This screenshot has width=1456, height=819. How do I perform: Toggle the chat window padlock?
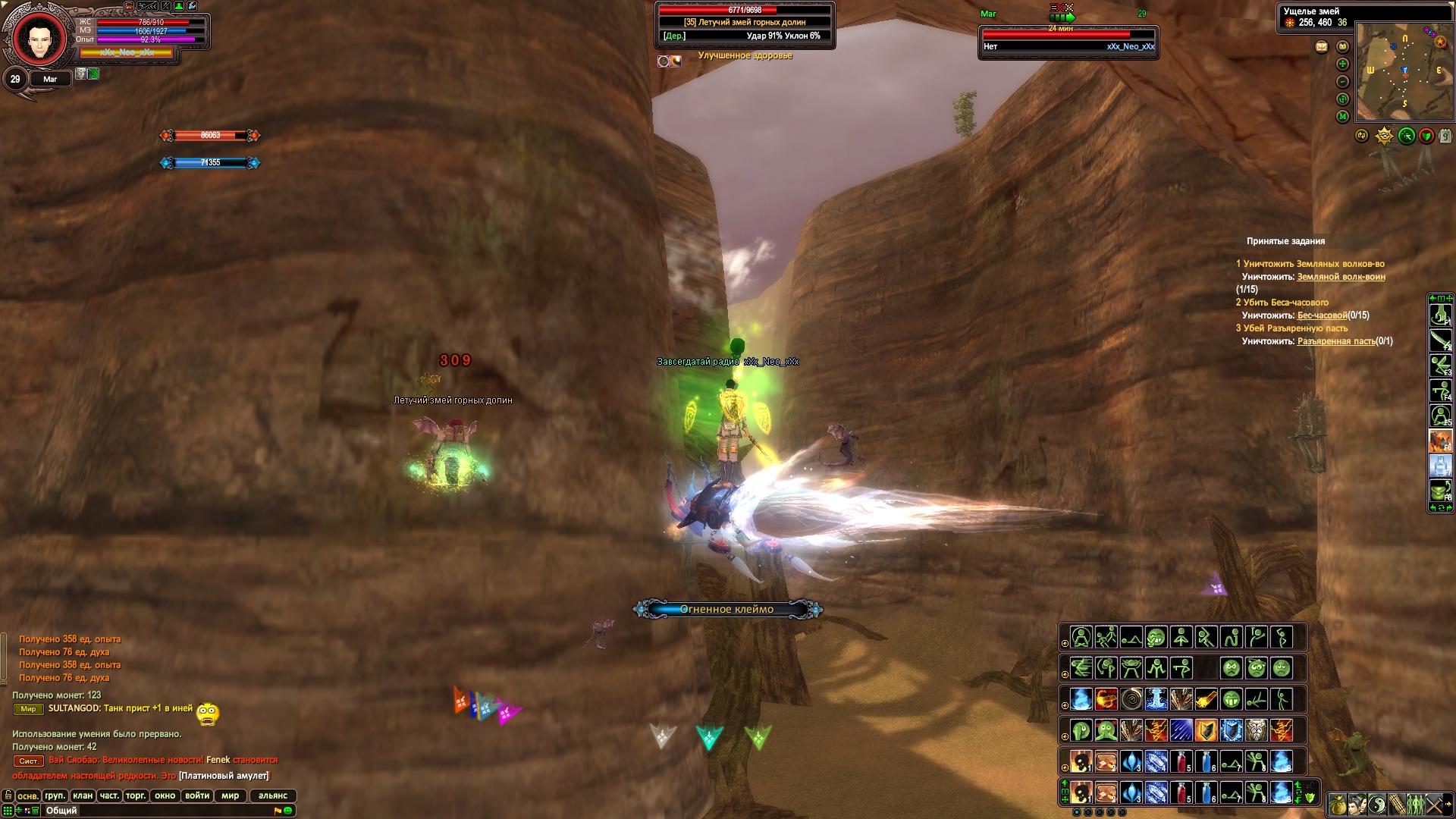[8, 795]
